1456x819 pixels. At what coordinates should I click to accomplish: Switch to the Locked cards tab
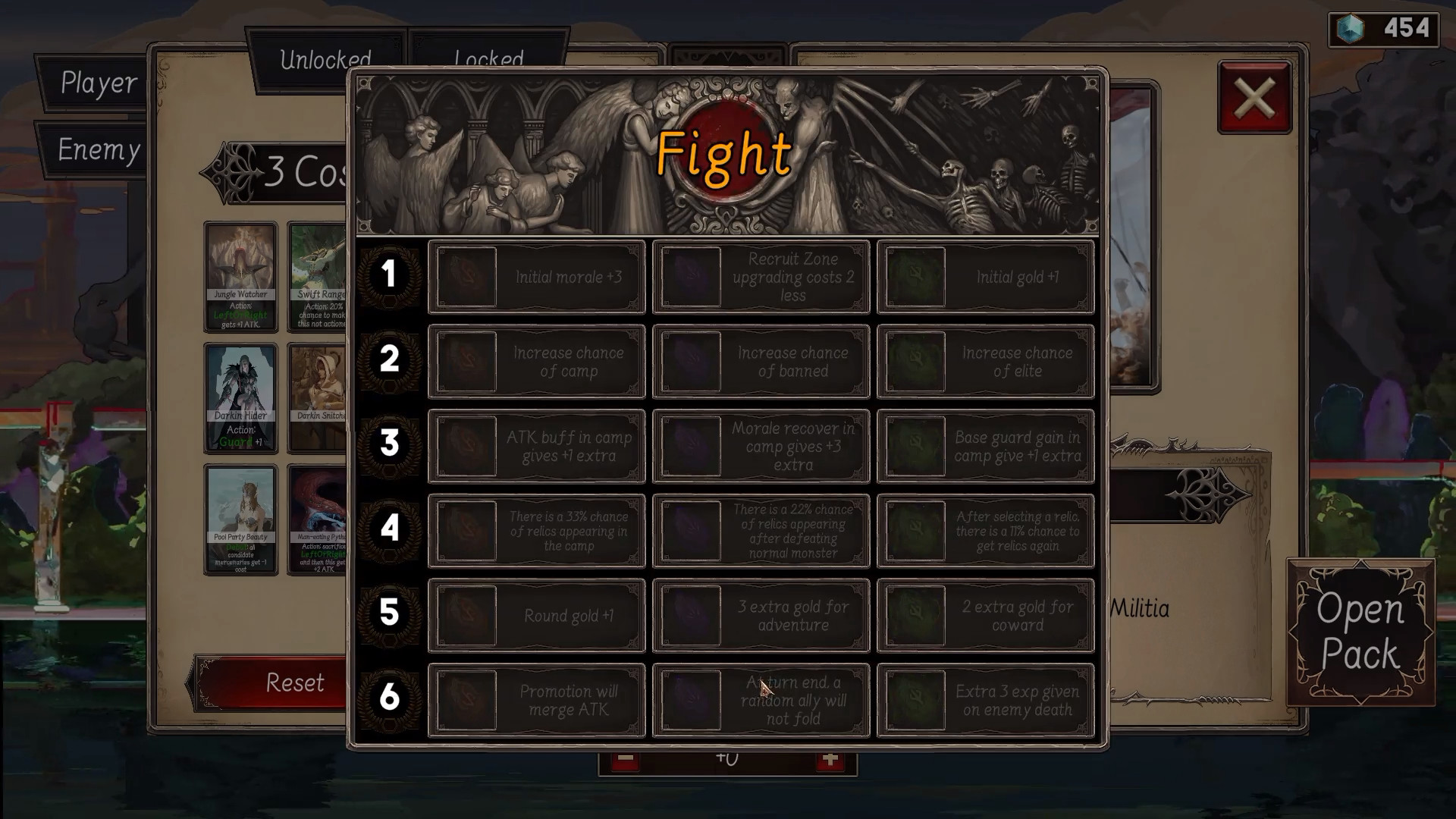point(488,59)
